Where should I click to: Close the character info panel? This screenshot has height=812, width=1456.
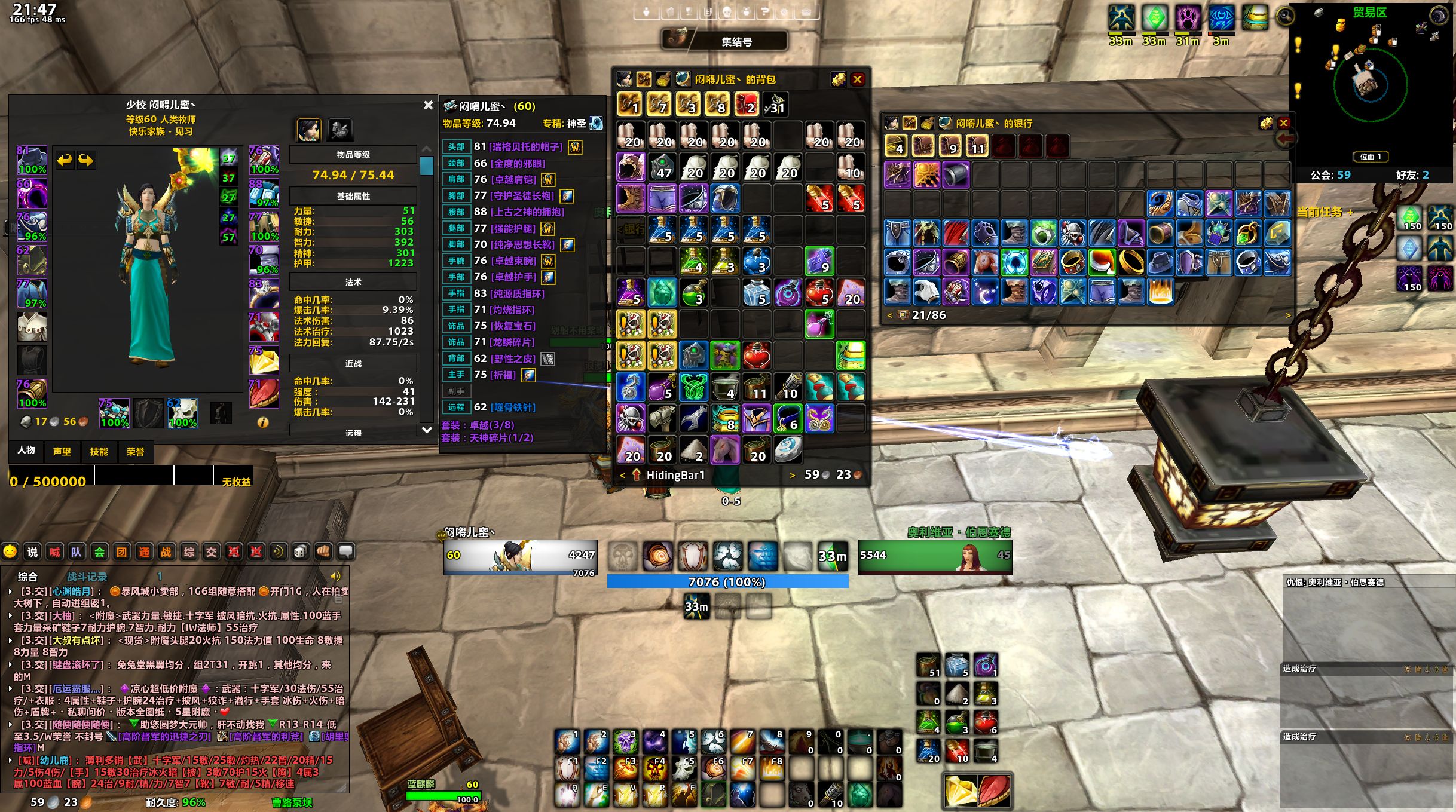pyautogui.click(x=428, y=105)
